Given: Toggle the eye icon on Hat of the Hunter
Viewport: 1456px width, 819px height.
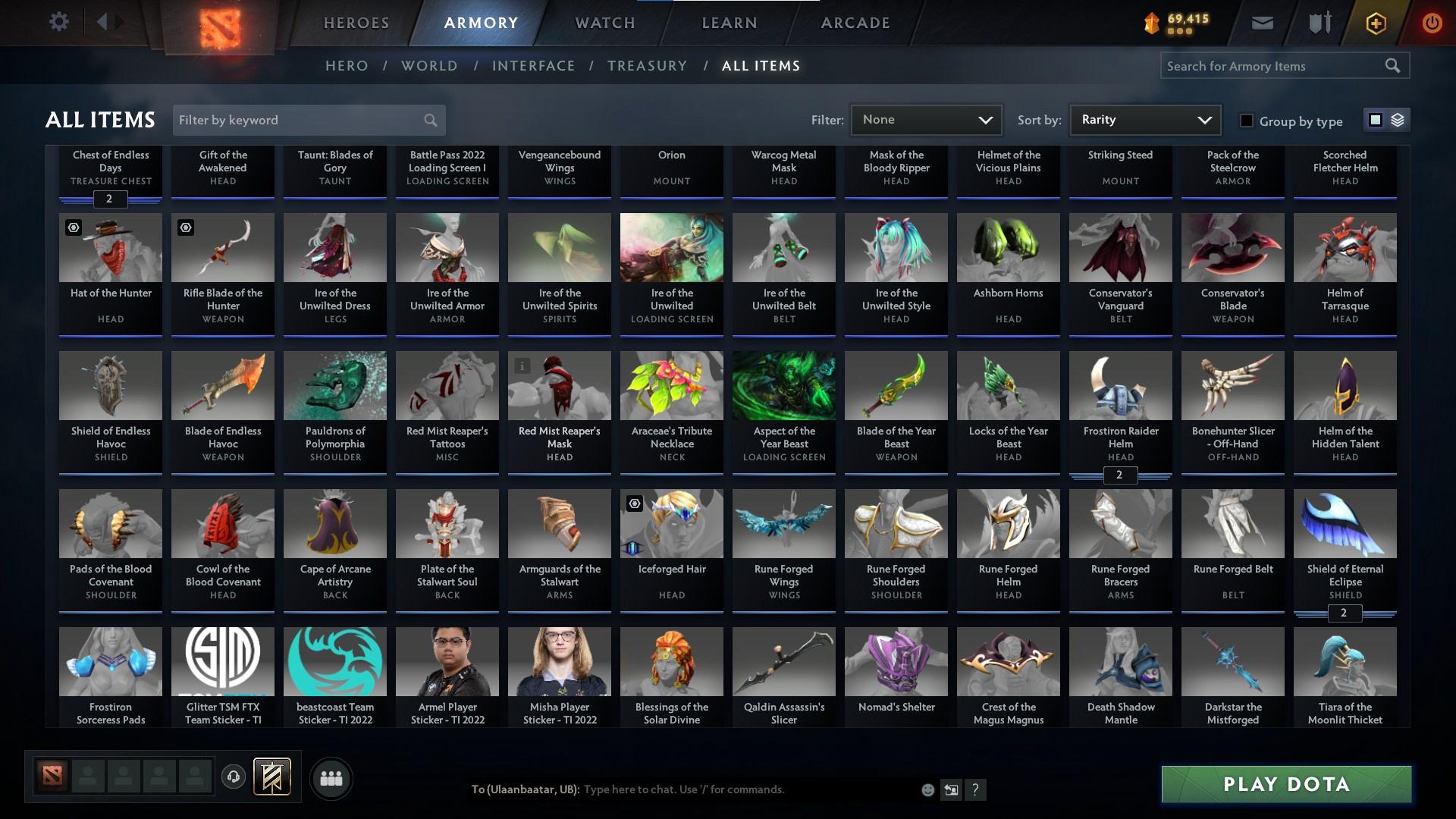Looking at the screenshot, I should [x=74, y=227].
